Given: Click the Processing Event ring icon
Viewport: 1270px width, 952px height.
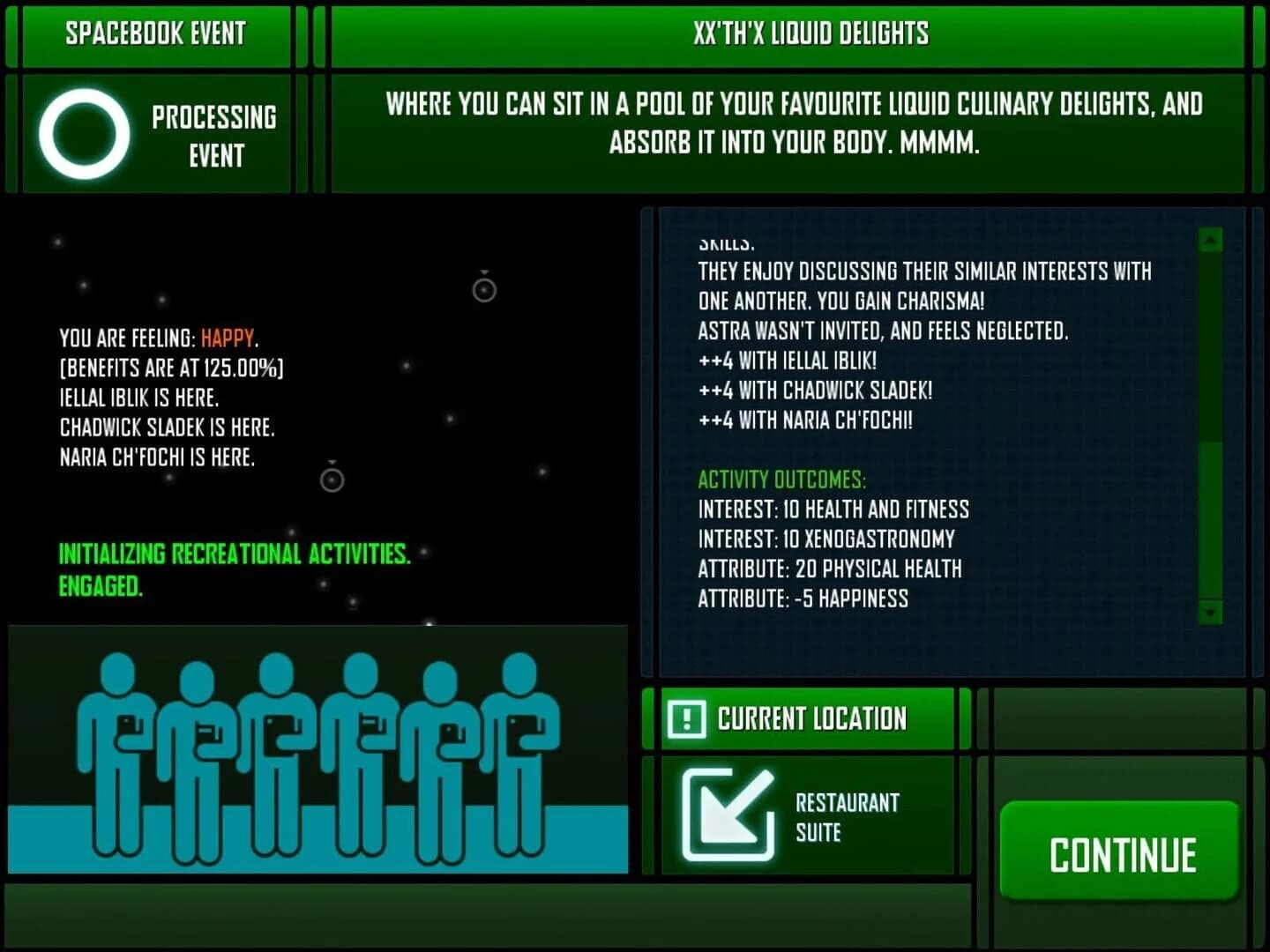Looking at the screenshot, I should coord(86,132).
